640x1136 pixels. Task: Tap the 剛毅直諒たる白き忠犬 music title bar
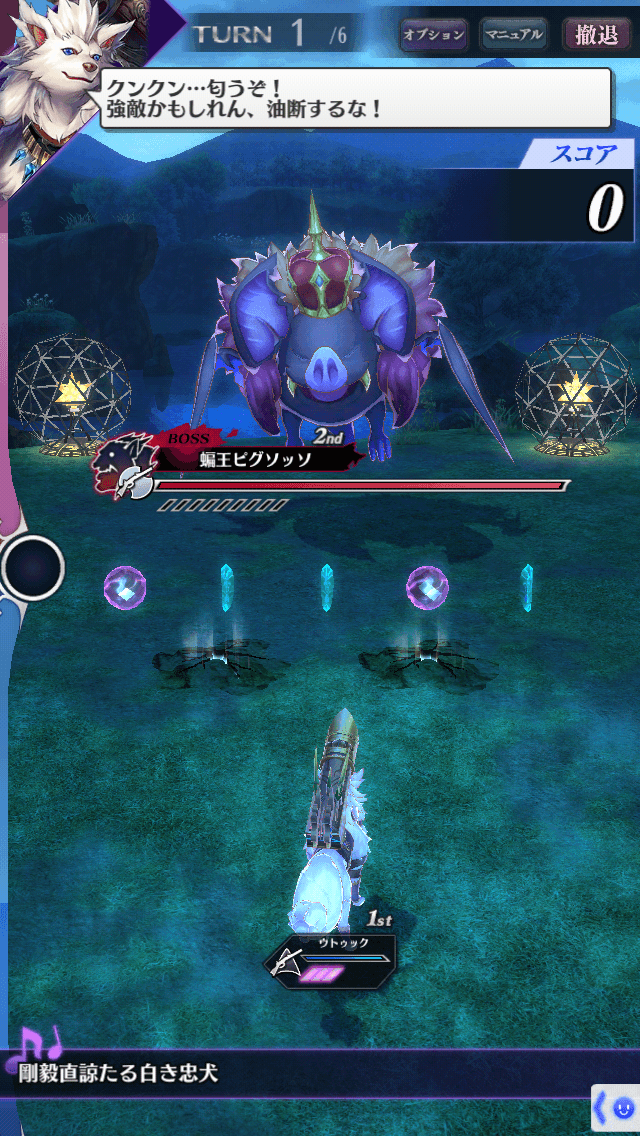[200, 1076]
